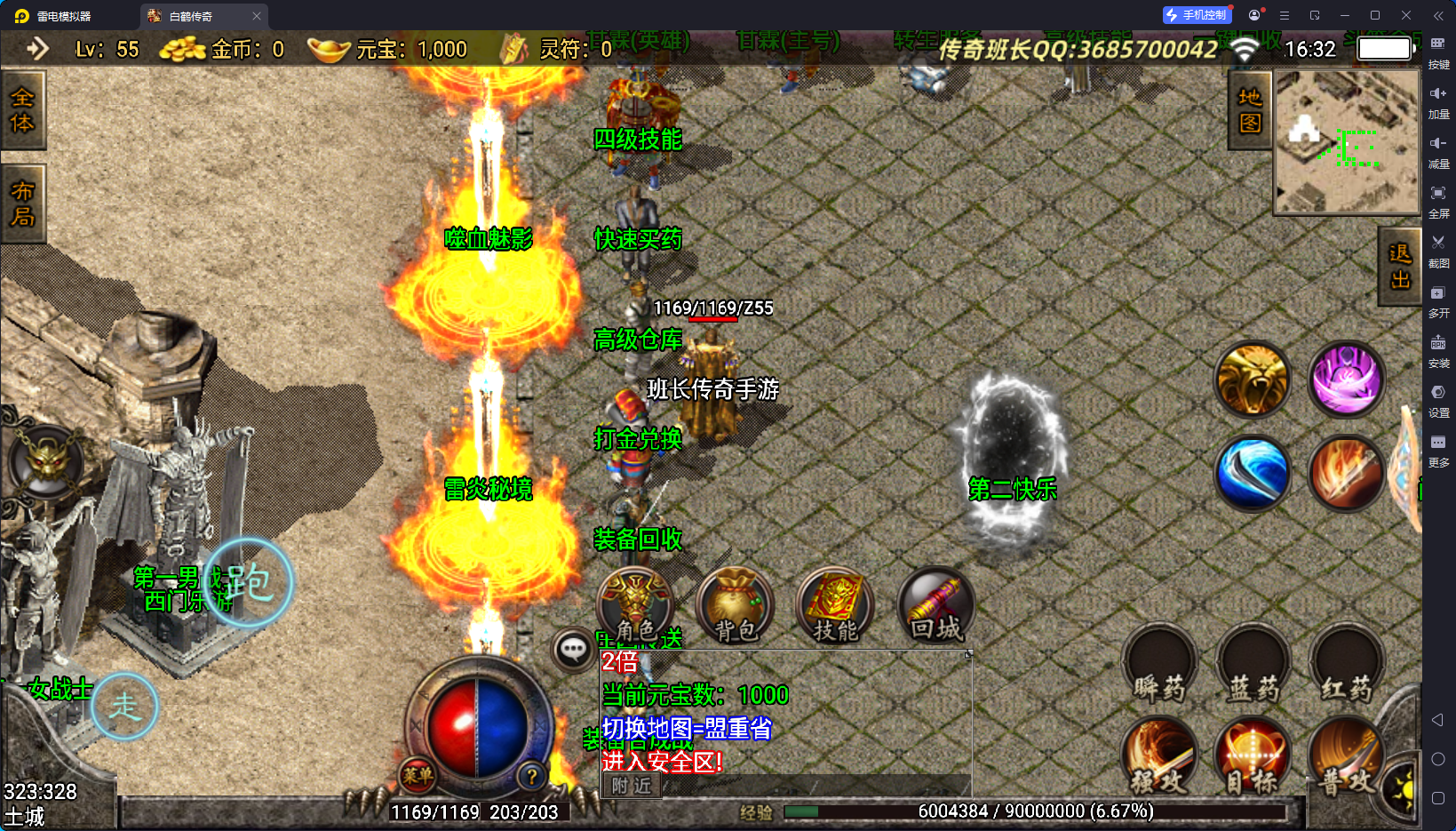The width and height of the screenshot is (1456, 831).
Task: Open the 地图 map button
Action: (x=1250, y=110)
